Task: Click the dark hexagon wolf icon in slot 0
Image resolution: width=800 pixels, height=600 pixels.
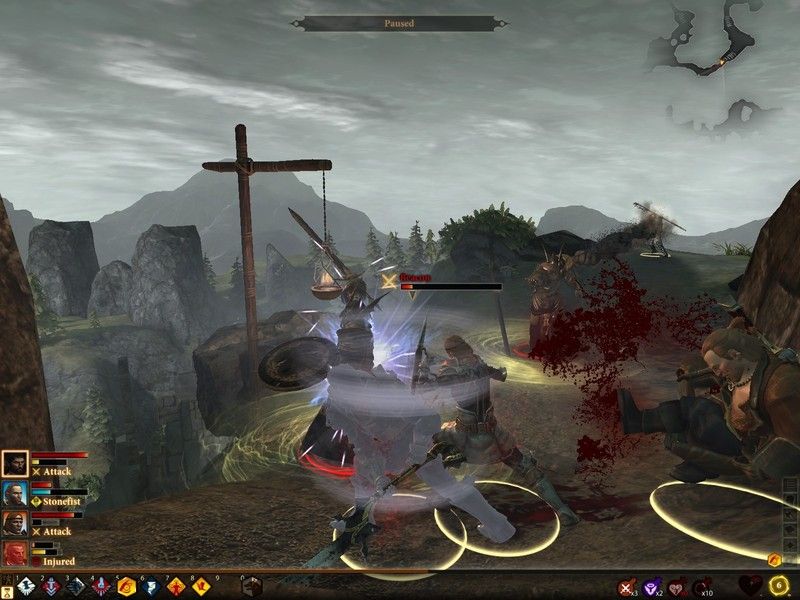Action: (251, 586)
